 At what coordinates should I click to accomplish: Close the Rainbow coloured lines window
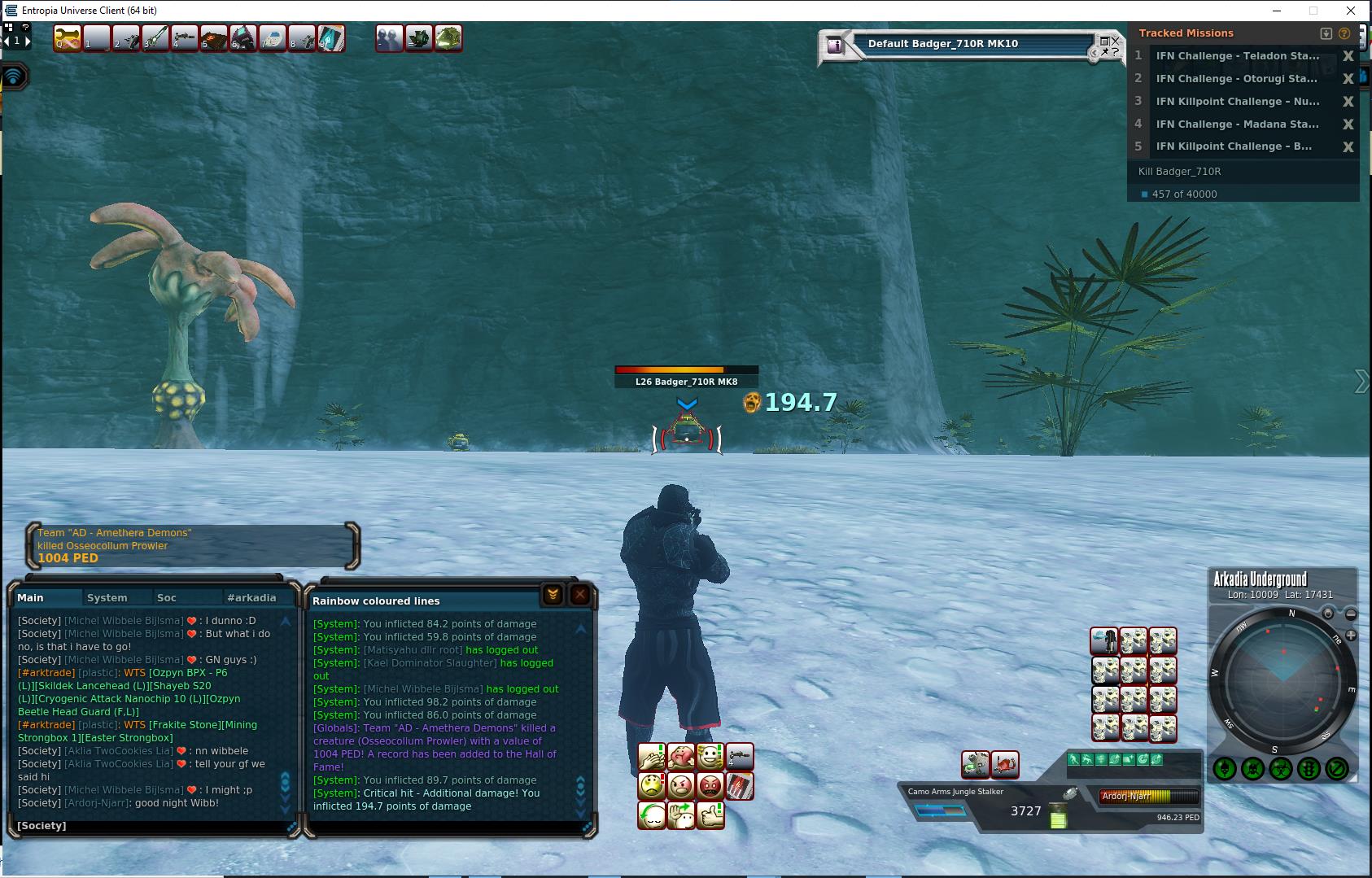(580, 595)
